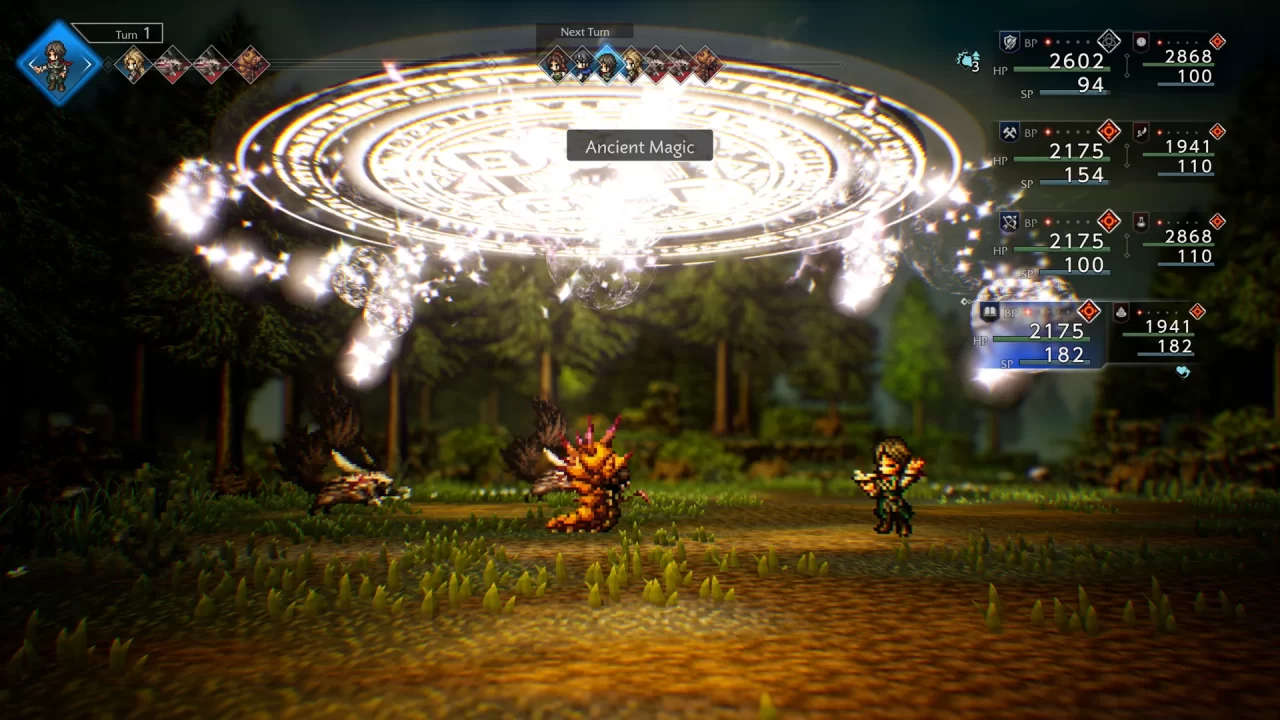Image resolution: width=1280 pixels, height=720 pixels.
Task: Click the book job icon on the highlighted fourth member
Action: (x=989, y=311)
